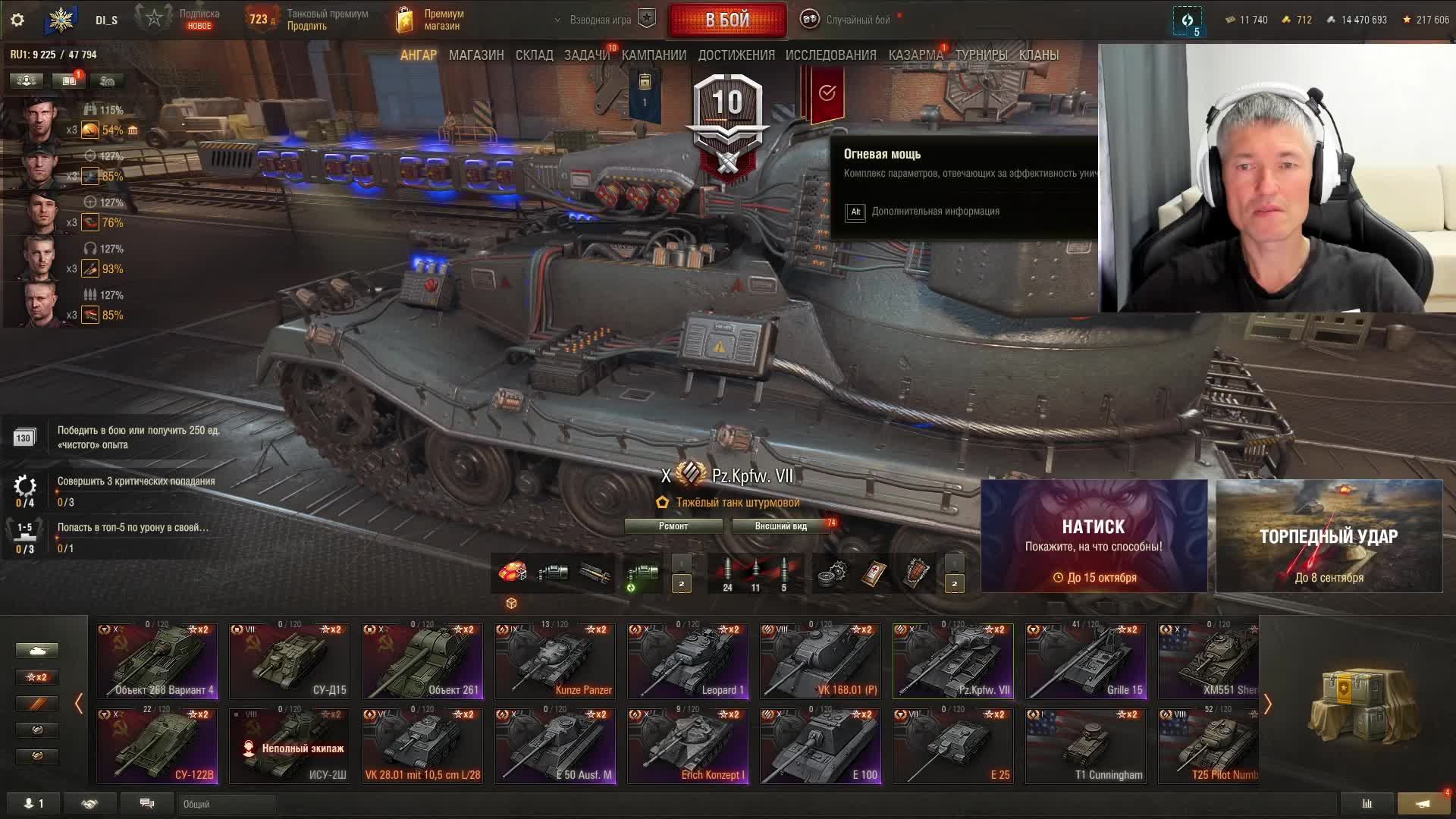Click the Ремонт button
This screenshot has height=819, width=1456.
tap(673, 526)
